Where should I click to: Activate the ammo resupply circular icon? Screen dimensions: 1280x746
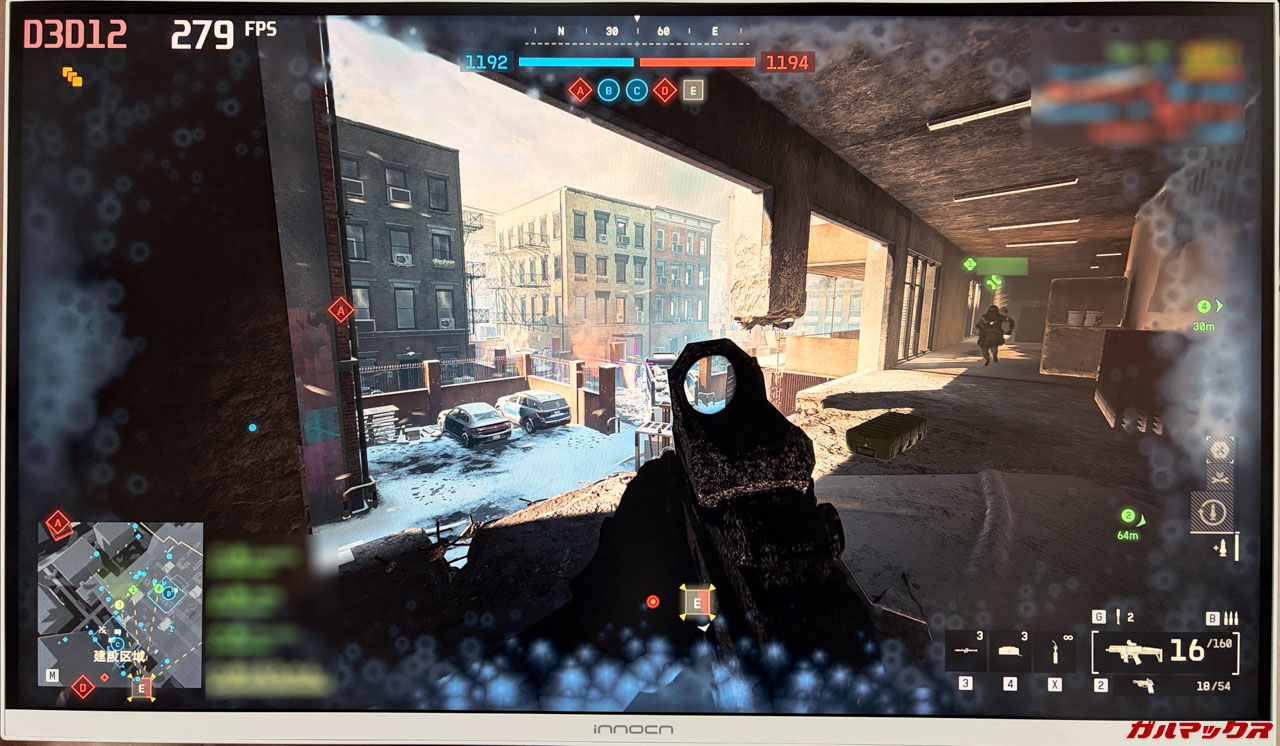pos(1212,512)
